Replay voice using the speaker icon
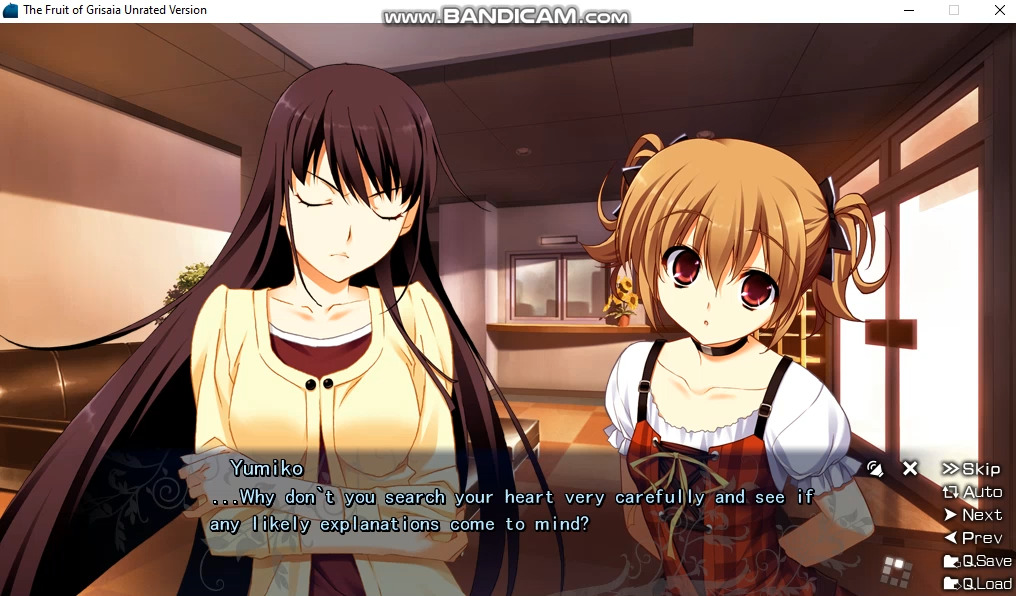This screenshot has height=596, width=1016. coord(876,468)
